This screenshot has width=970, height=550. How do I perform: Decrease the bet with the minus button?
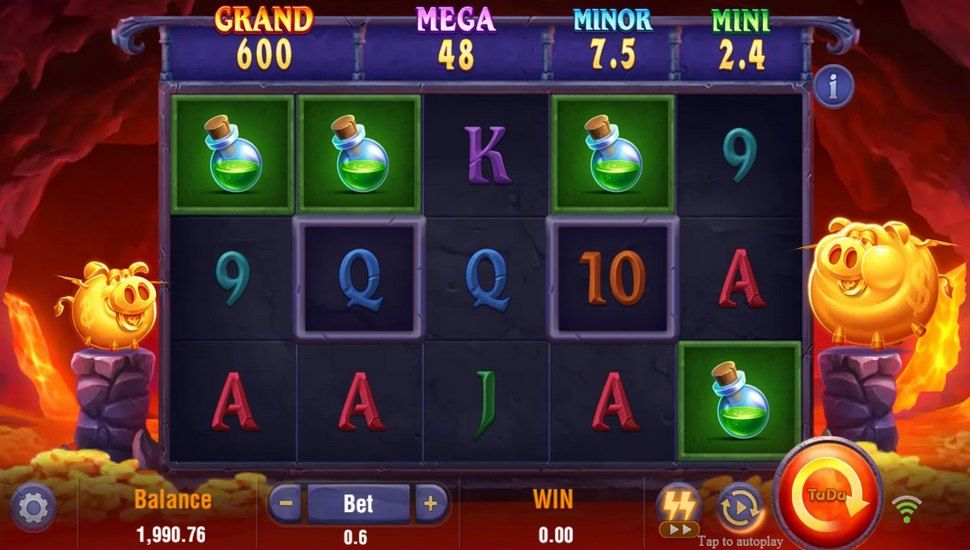click(x=285, y=503)
